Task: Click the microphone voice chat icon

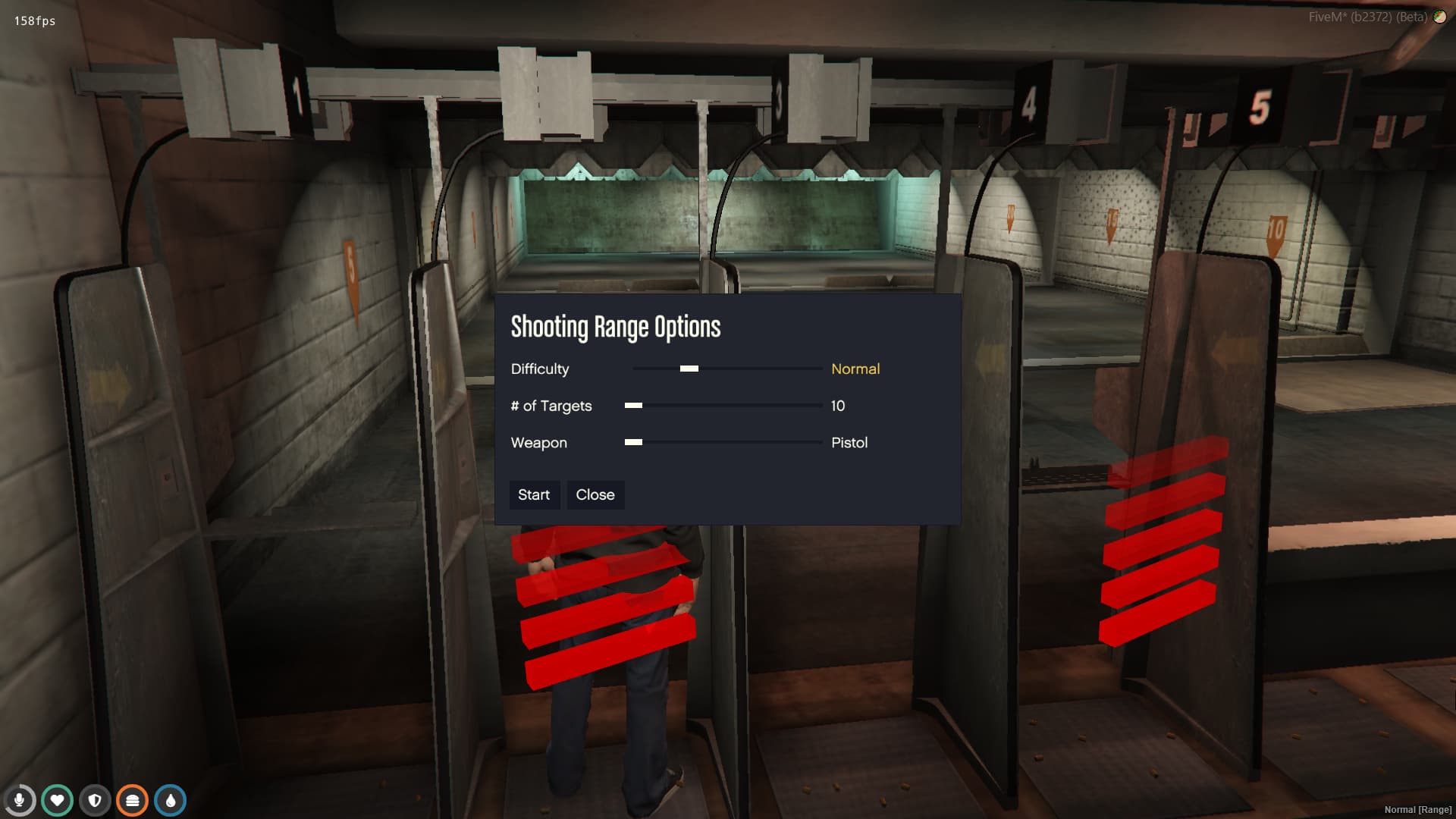Action: [20, 799]
